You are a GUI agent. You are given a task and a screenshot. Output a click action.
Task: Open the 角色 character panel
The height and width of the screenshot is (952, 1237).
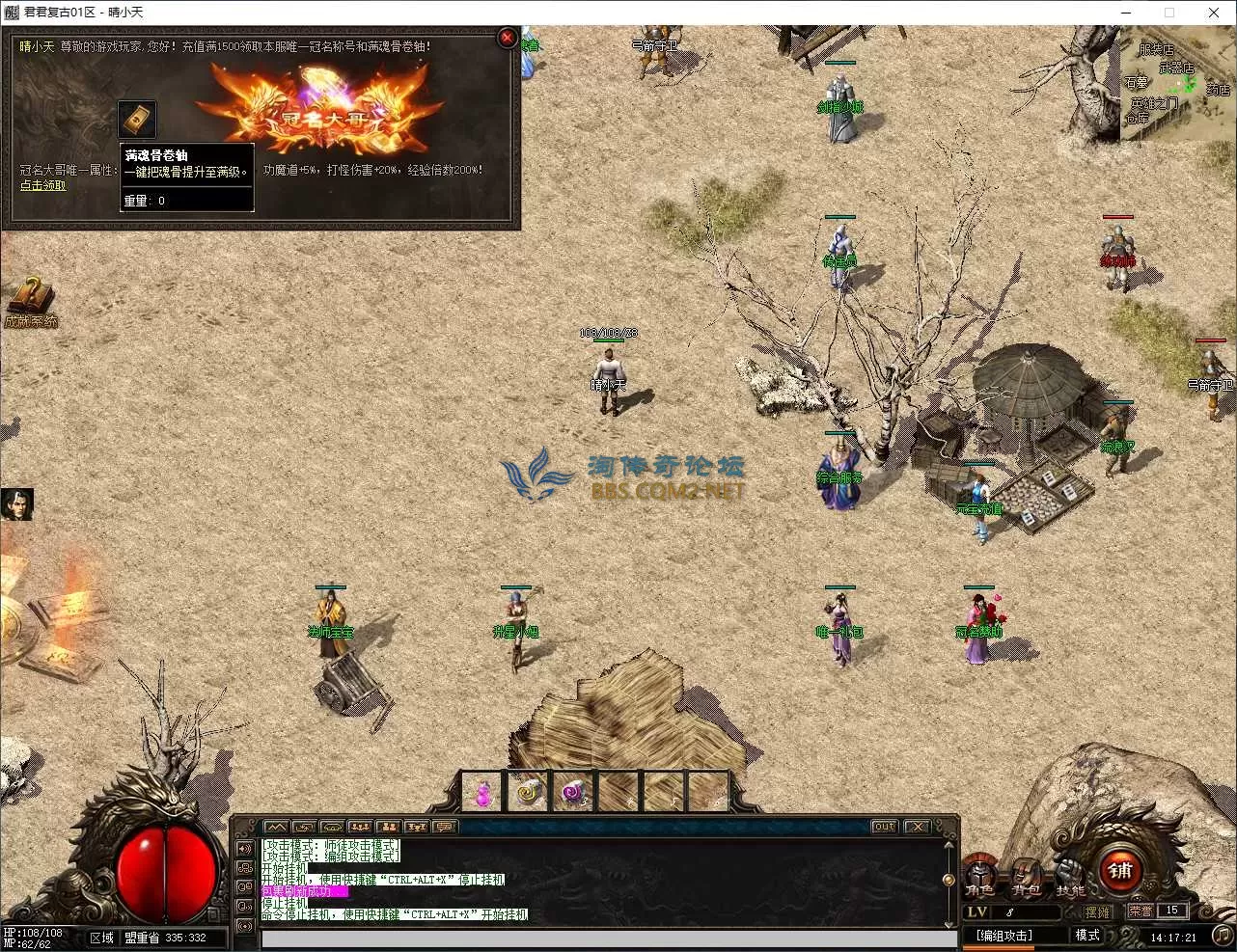pyautogui.click(x=980, y=875)
